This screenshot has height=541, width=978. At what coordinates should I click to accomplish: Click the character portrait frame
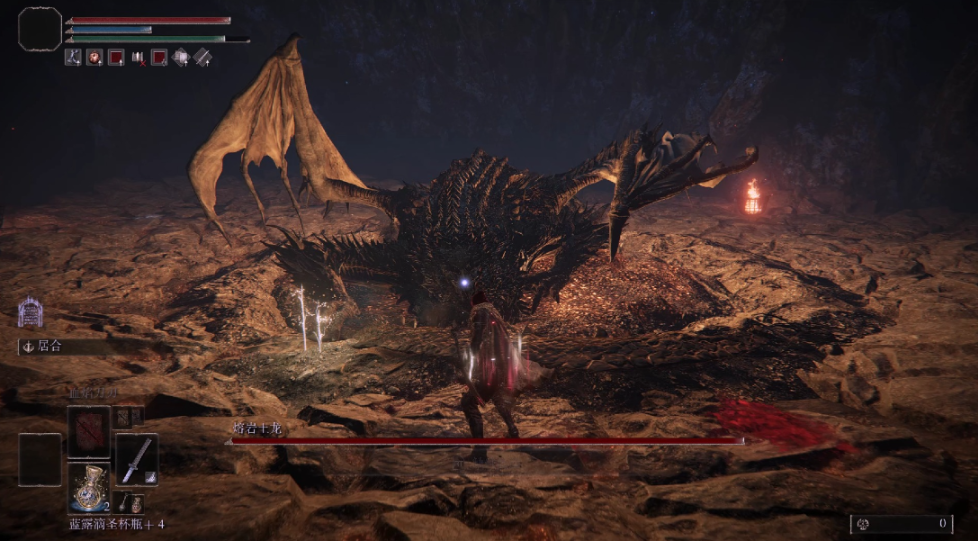(x=40, y=29)
